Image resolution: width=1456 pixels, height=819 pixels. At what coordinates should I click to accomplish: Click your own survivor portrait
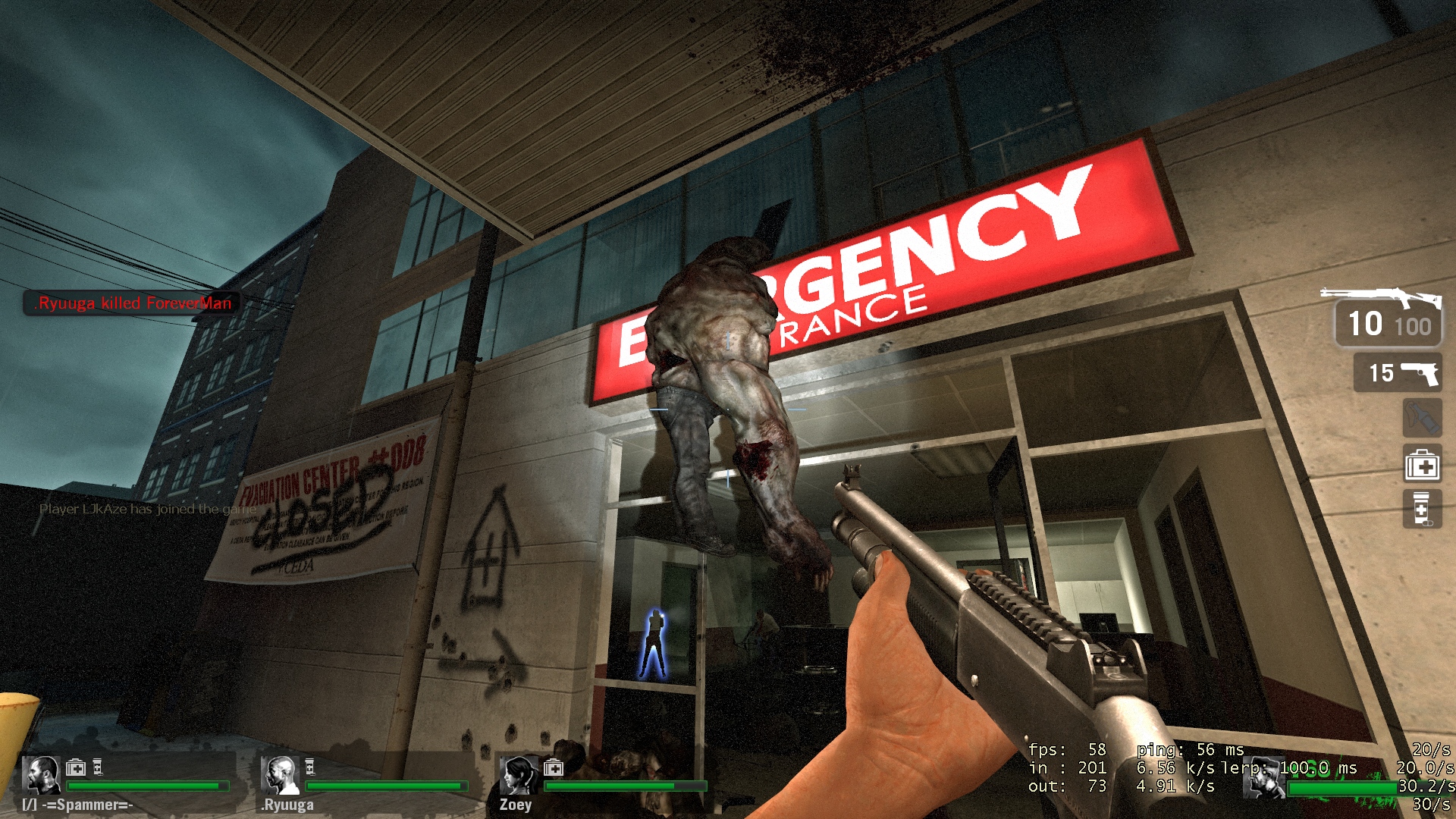tap(1264, 777)
